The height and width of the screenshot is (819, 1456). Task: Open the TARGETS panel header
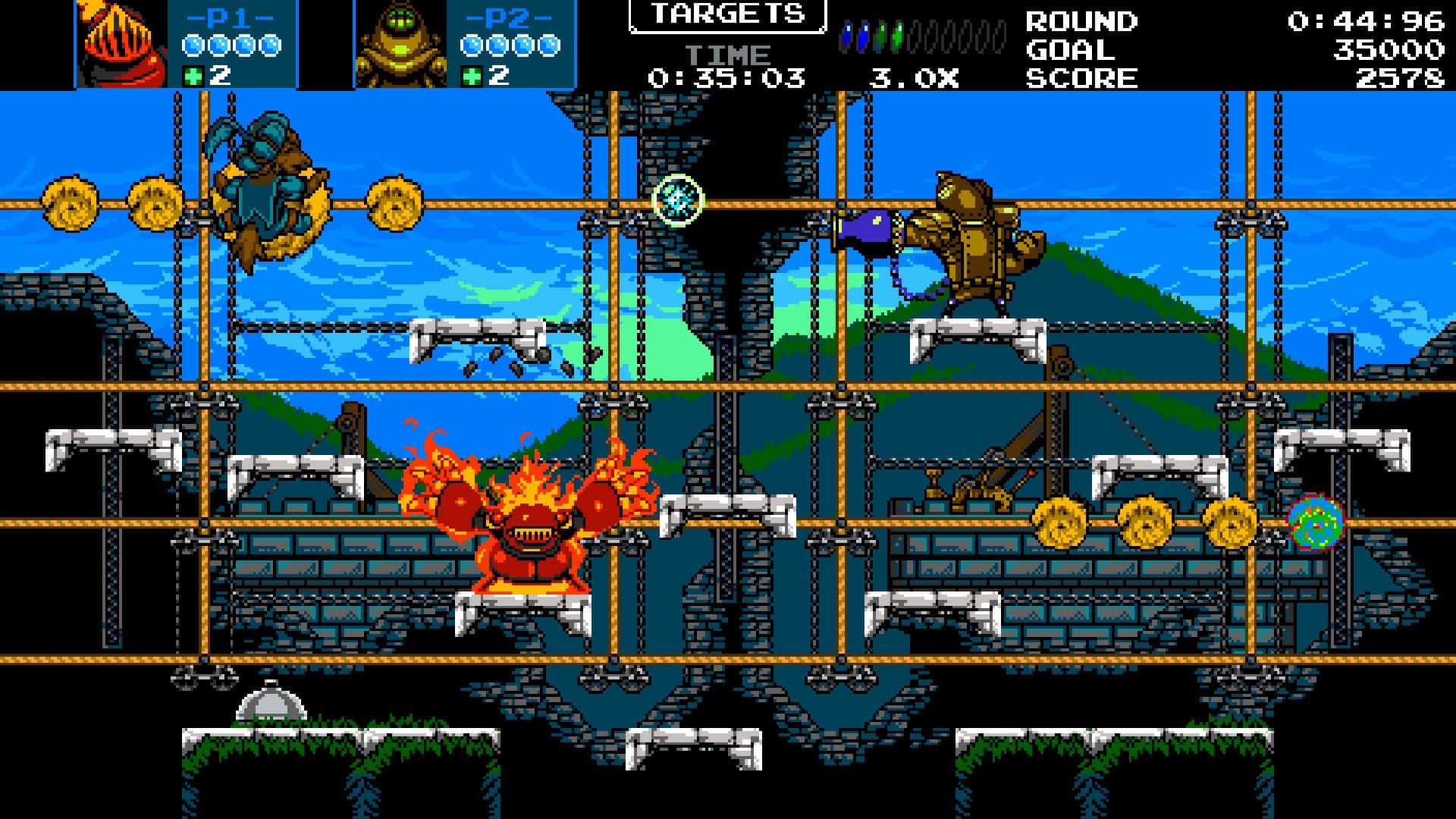coord(726,14)
